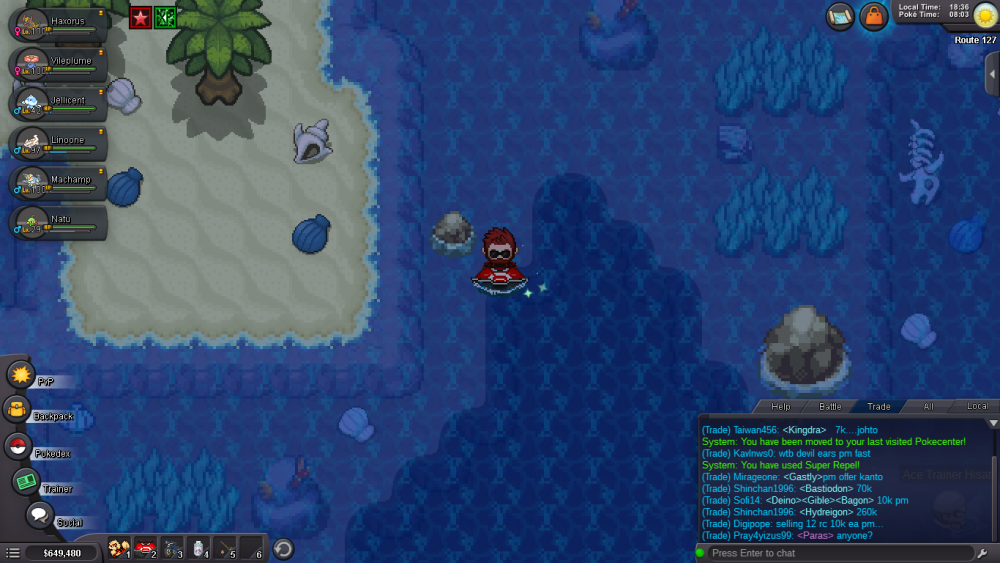Select Linoone in the party list

[54, 143]
